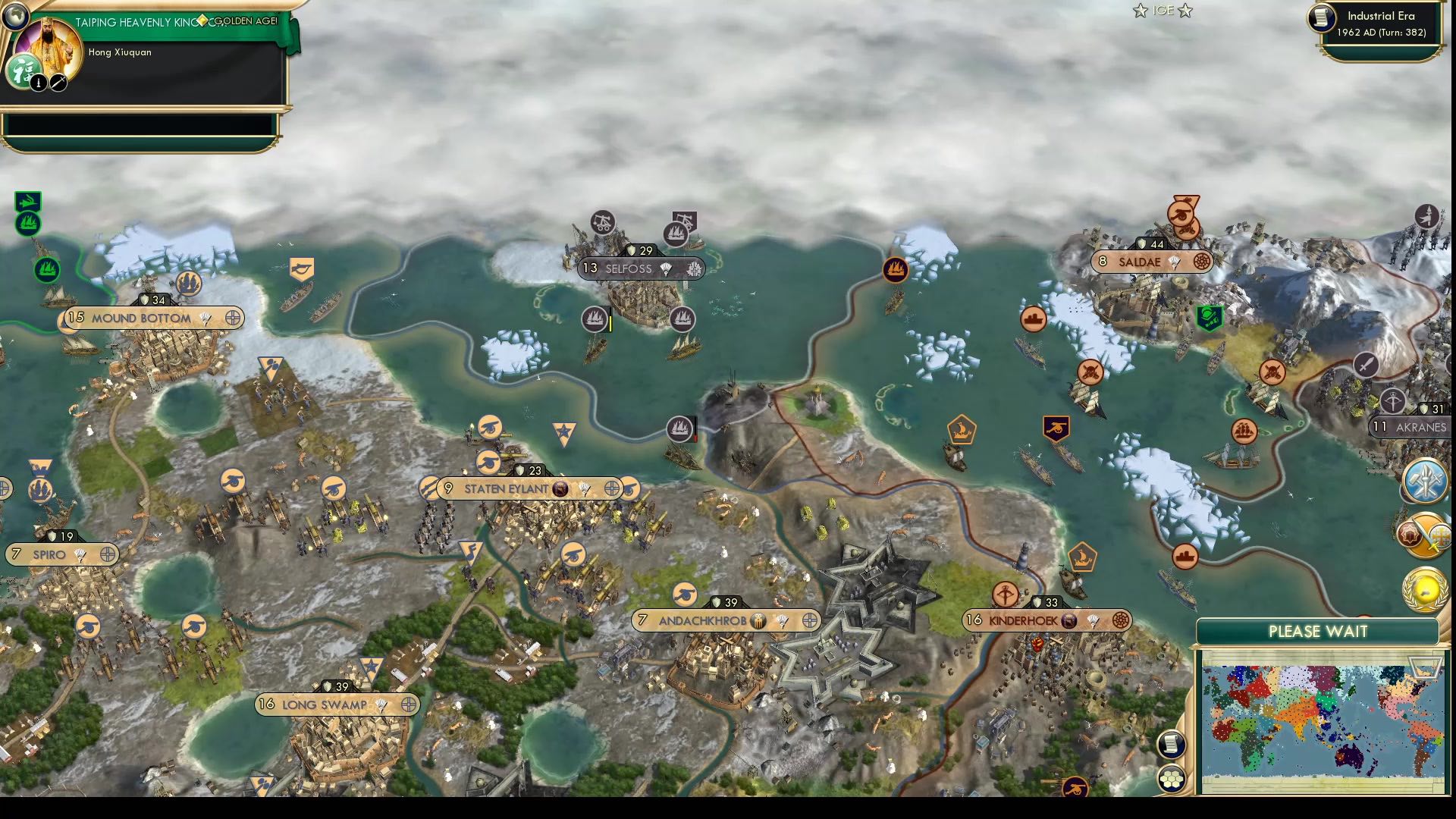Click the globe icon in the top-left corner
The width and height of the screenshot is (1456, 819).
tap(15, 15)
